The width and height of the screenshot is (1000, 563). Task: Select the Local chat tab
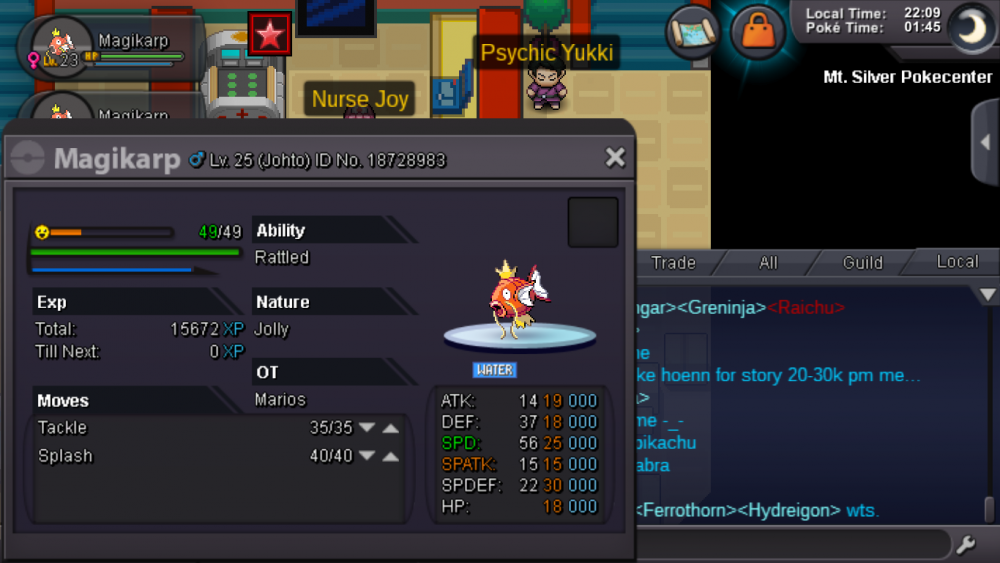956,262
